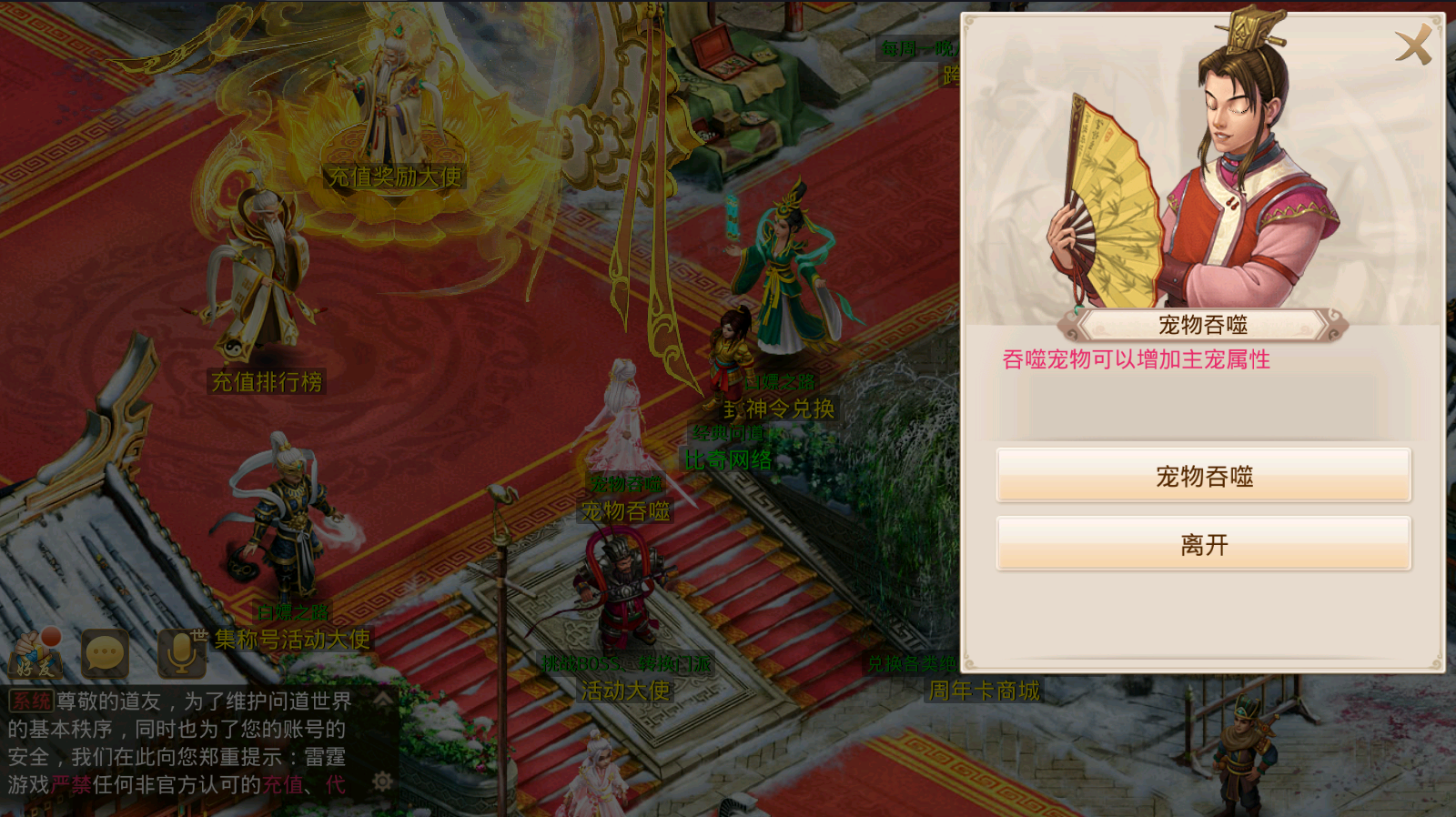Open the chat settings gear icon

click(382, 781)
